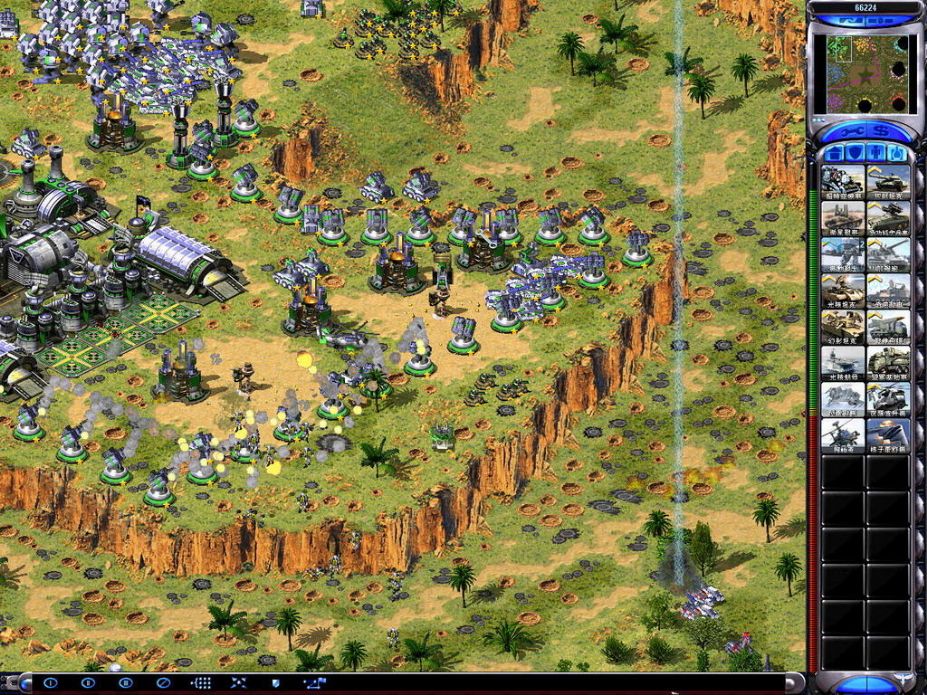Click the circle-slash stop command
The height and width of the screenshot is (695, 927).
click(x=163, y=683)
